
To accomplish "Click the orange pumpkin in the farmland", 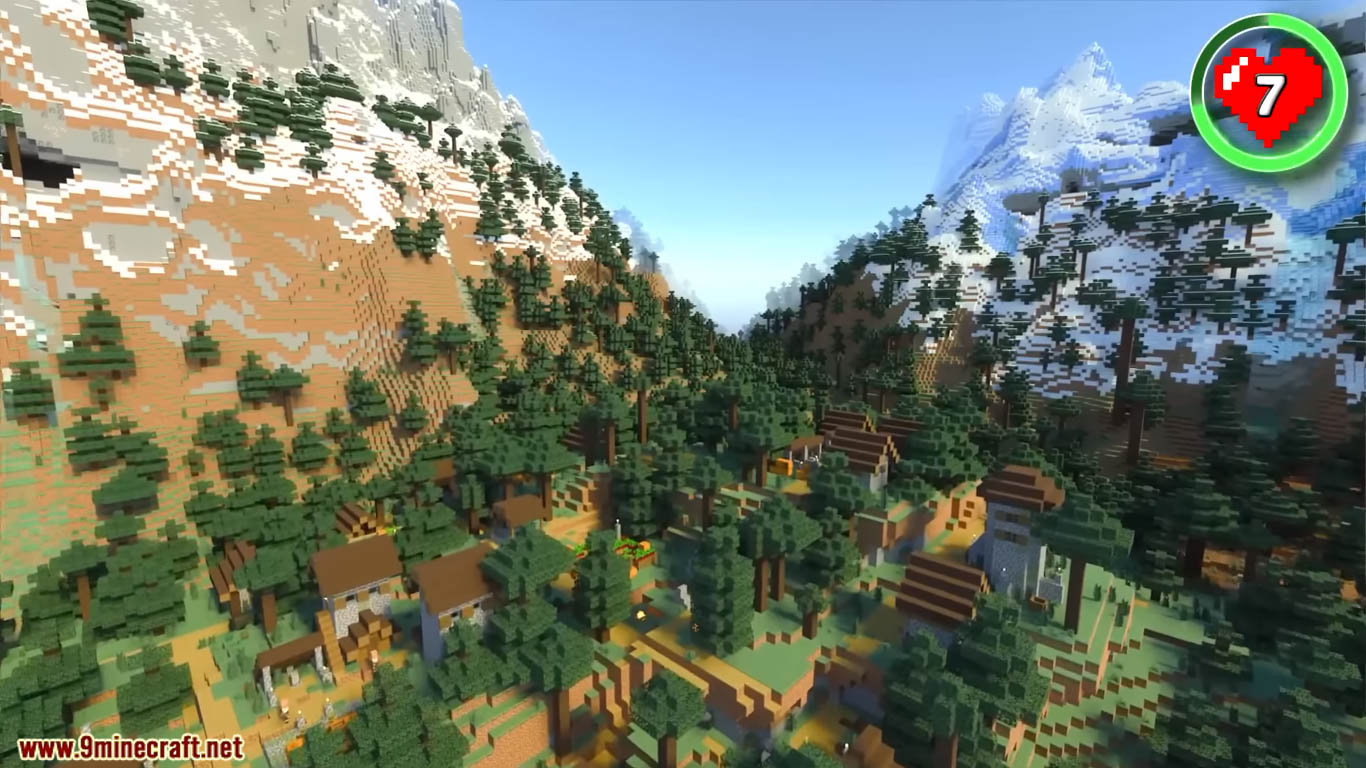I will tap(645, 545).
